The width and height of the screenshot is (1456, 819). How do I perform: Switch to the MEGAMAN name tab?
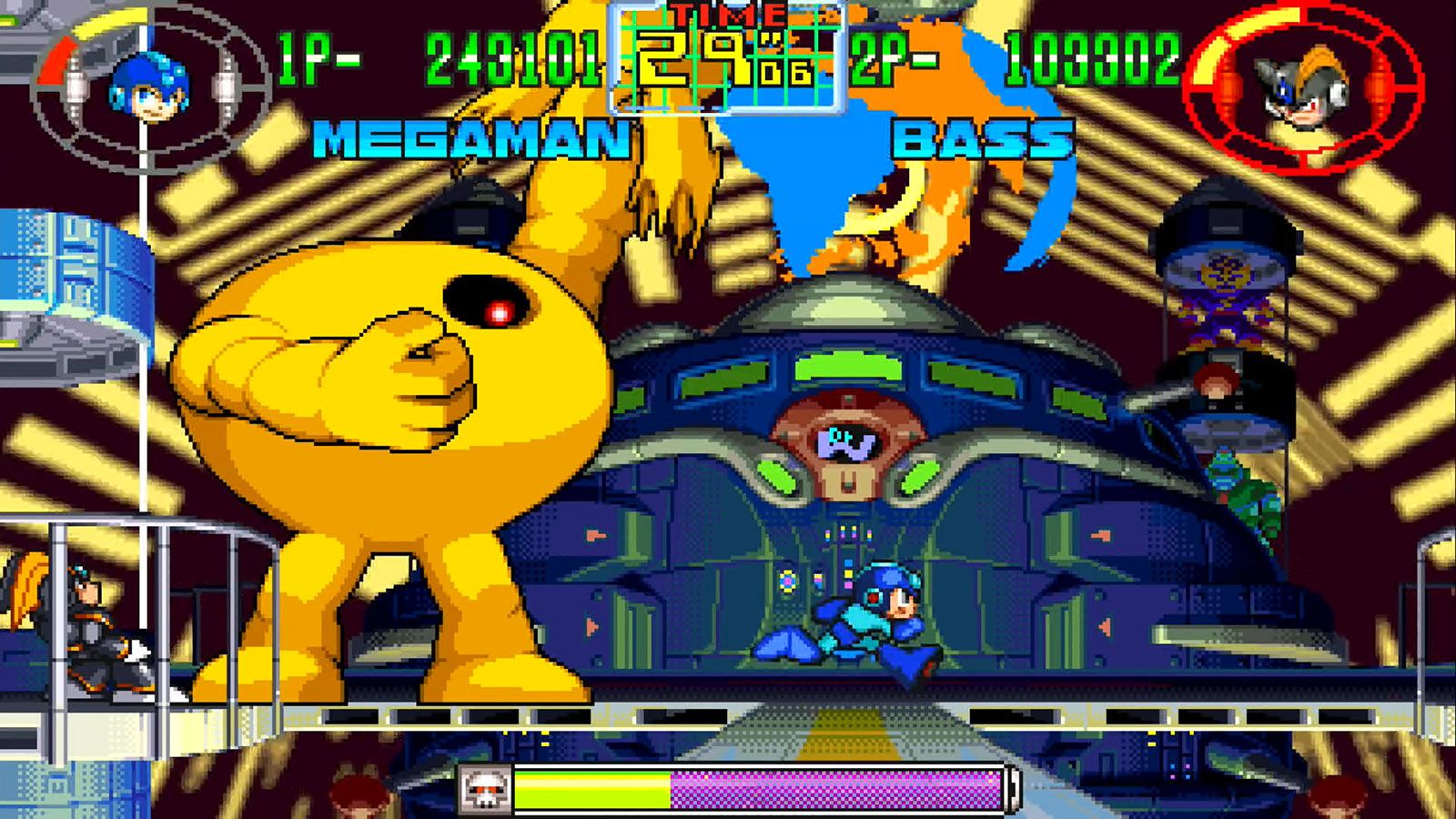pos(464,136)
